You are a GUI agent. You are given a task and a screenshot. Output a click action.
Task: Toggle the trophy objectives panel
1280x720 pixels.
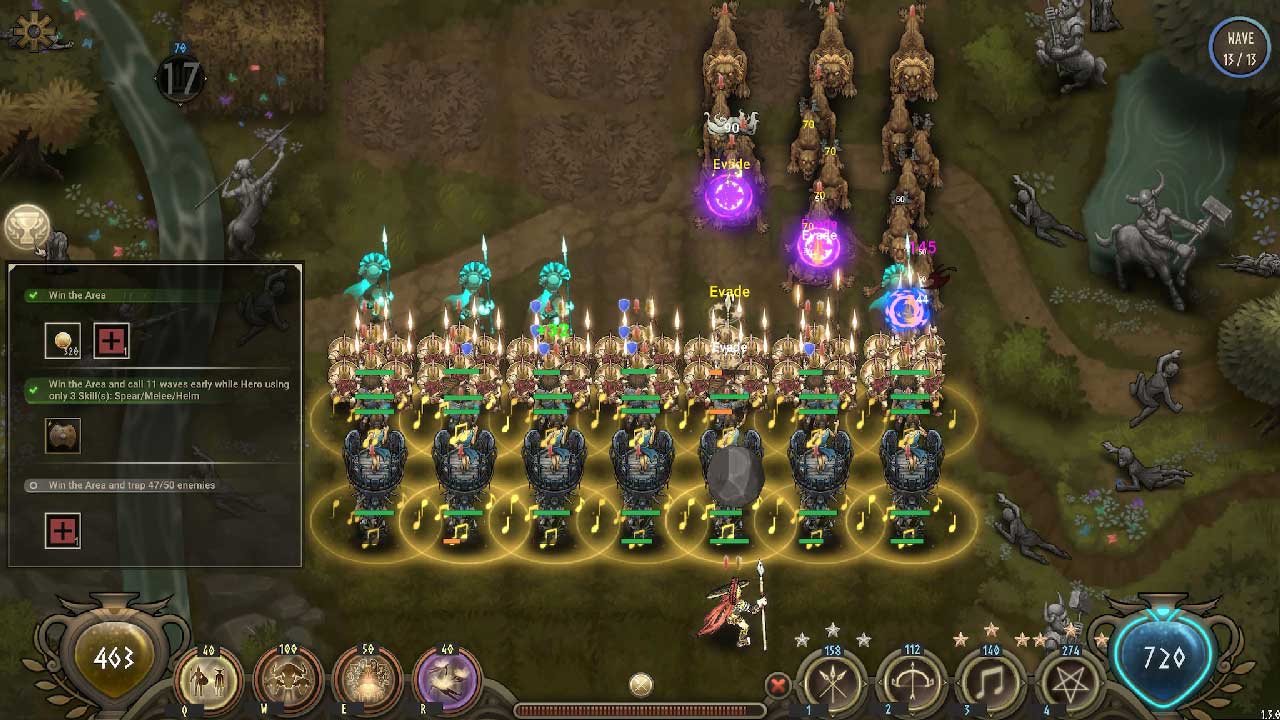26,228
